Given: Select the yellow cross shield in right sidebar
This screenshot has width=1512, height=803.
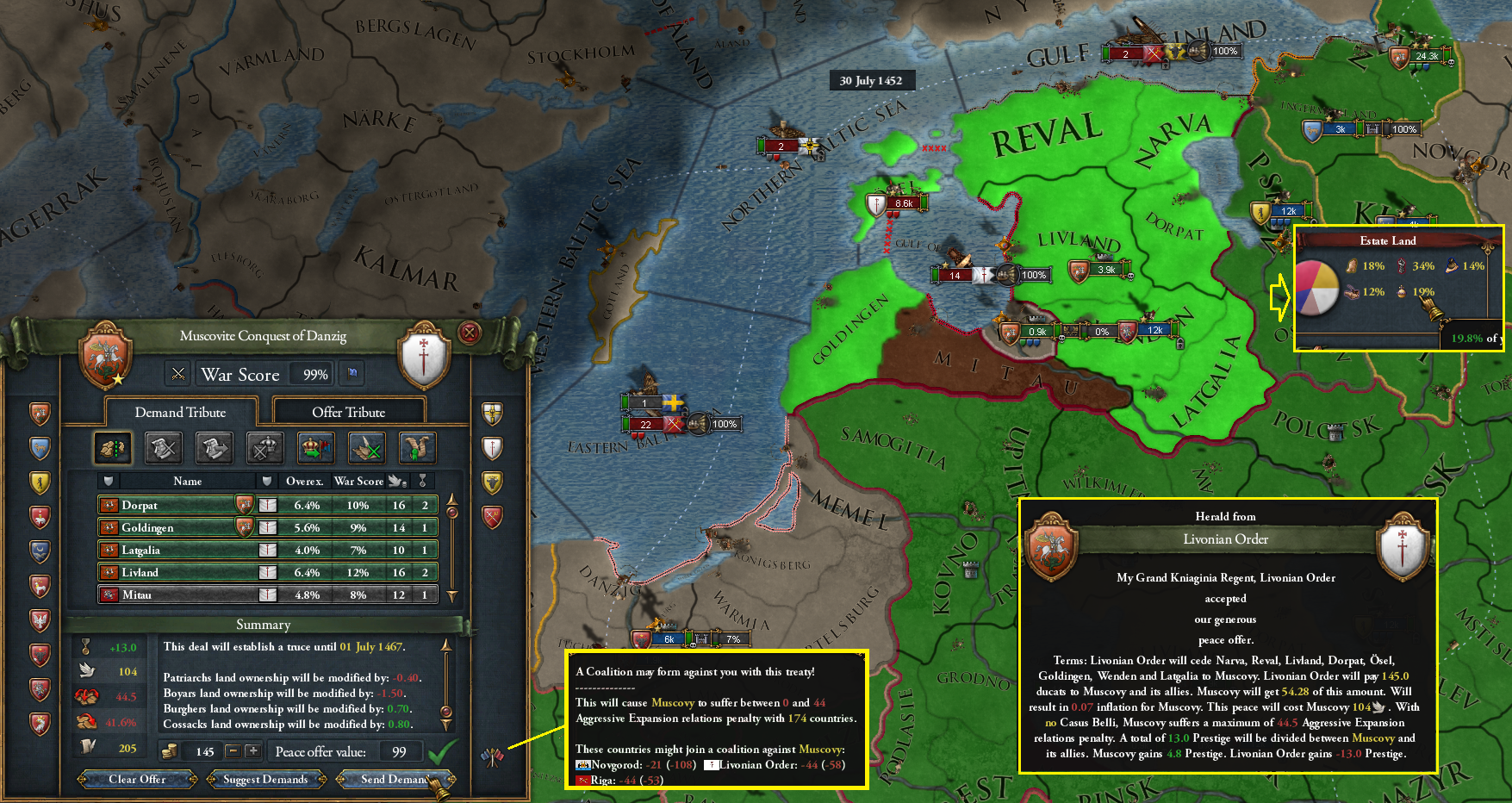Looking at the screenshot, I should (492, 412).
